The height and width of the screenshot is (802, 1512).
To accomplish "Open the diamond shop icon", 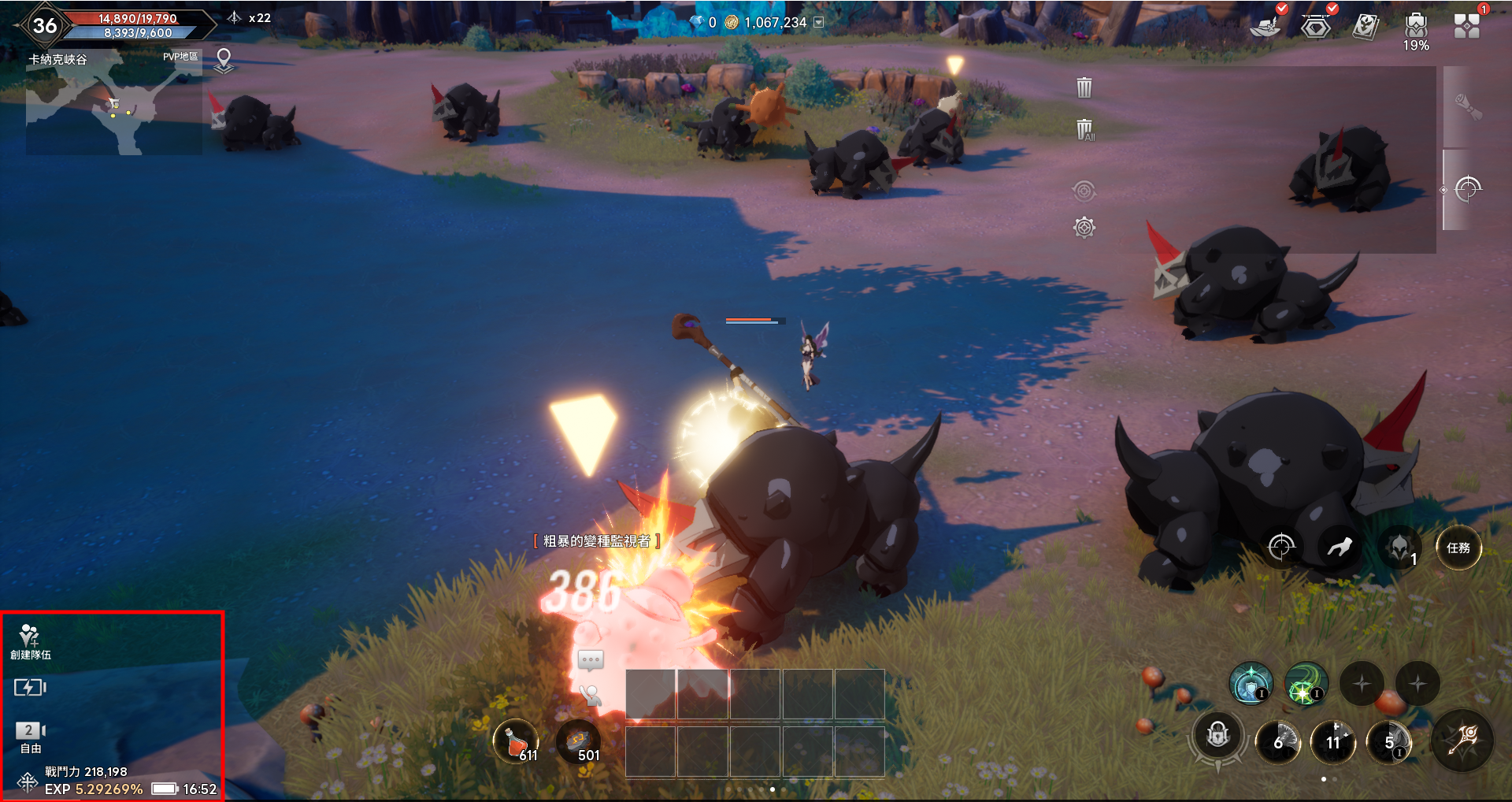I will click(x=1315, y=28).
